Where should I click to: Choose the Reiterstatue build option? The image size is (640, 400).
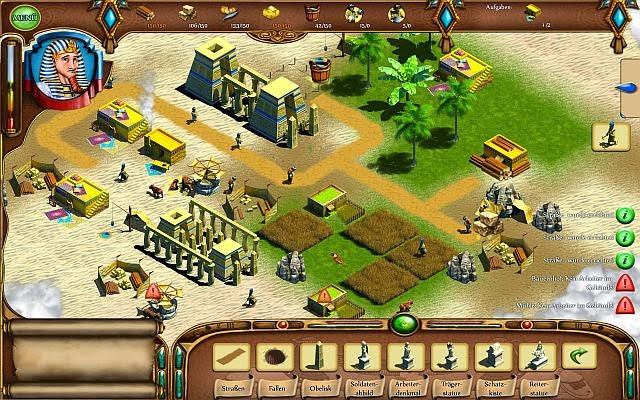pyautogui.click(x=538, y=356)
